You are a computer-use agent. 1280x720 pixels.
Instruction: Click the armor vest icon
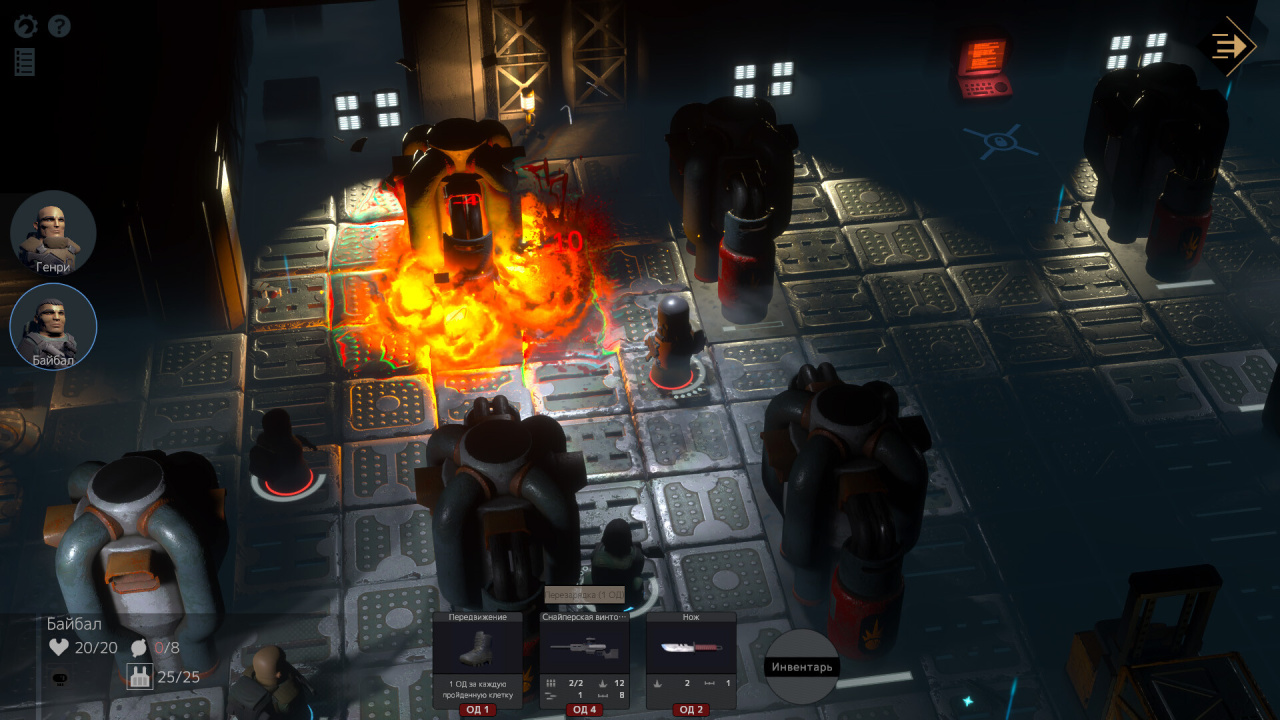point(140,677)
